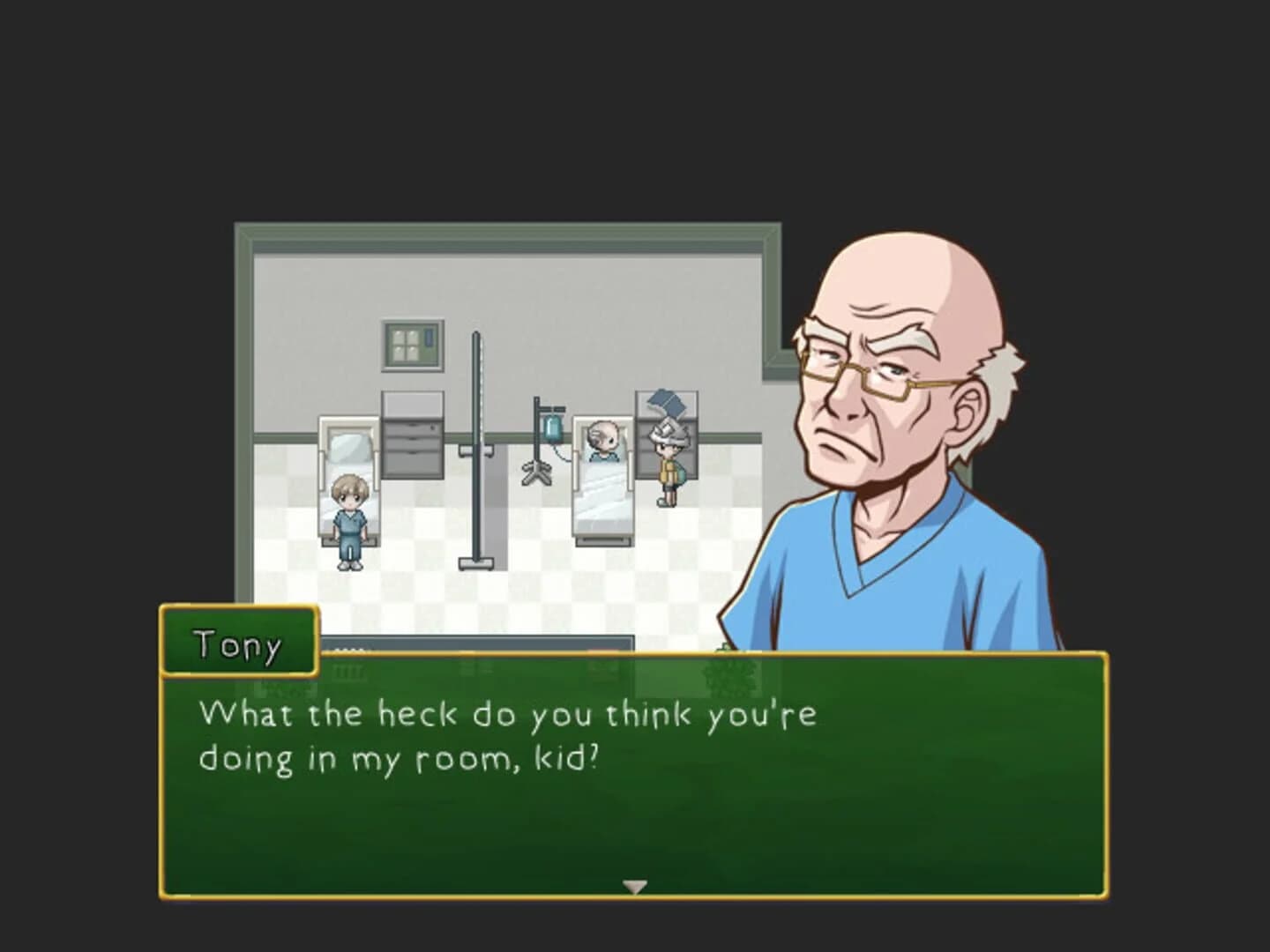
Task: Click the IV drip bag sprite
Action: click(x=553, y=430)
